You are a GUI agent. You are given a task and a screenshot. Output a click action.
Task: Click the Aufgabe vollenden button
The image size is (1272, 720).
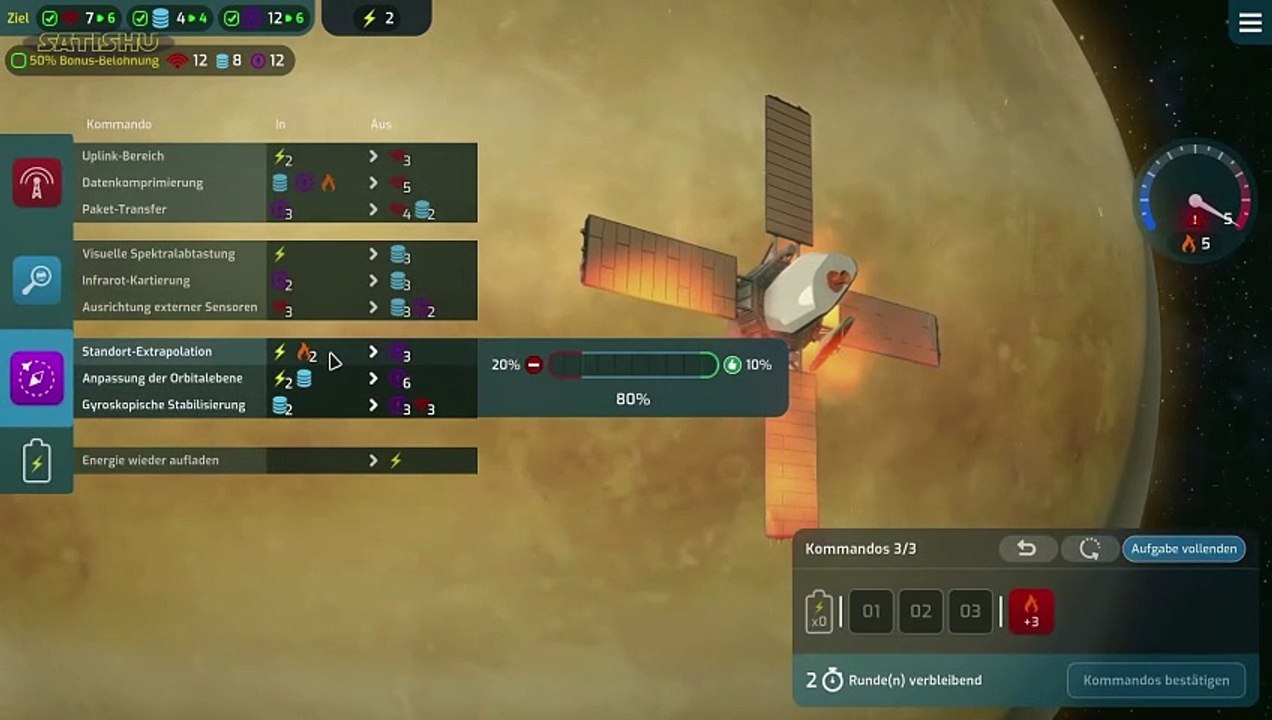(x=1184, y=548)
